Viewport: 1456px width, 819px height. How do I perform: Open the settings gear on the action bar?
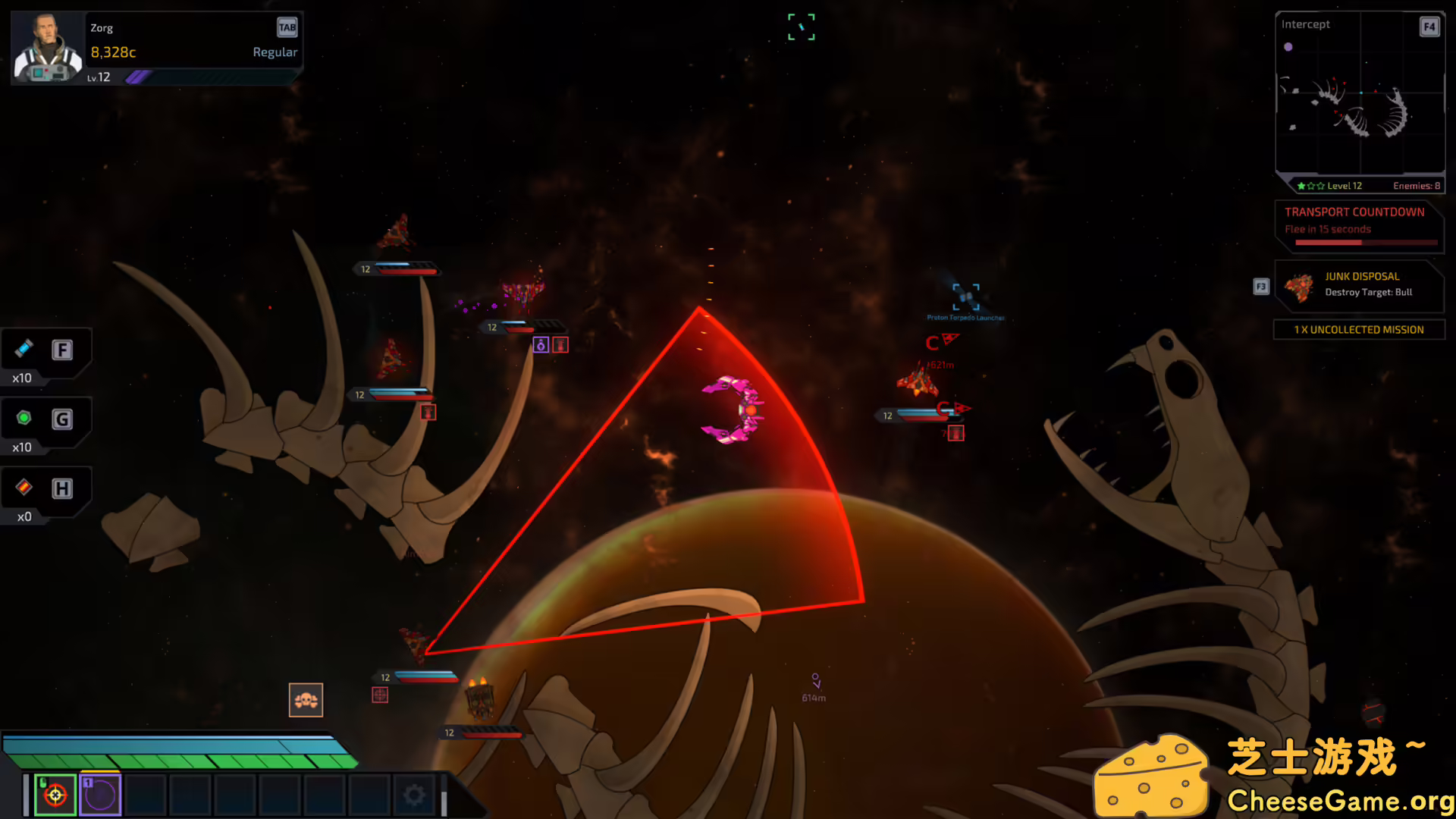coord(413,793)
